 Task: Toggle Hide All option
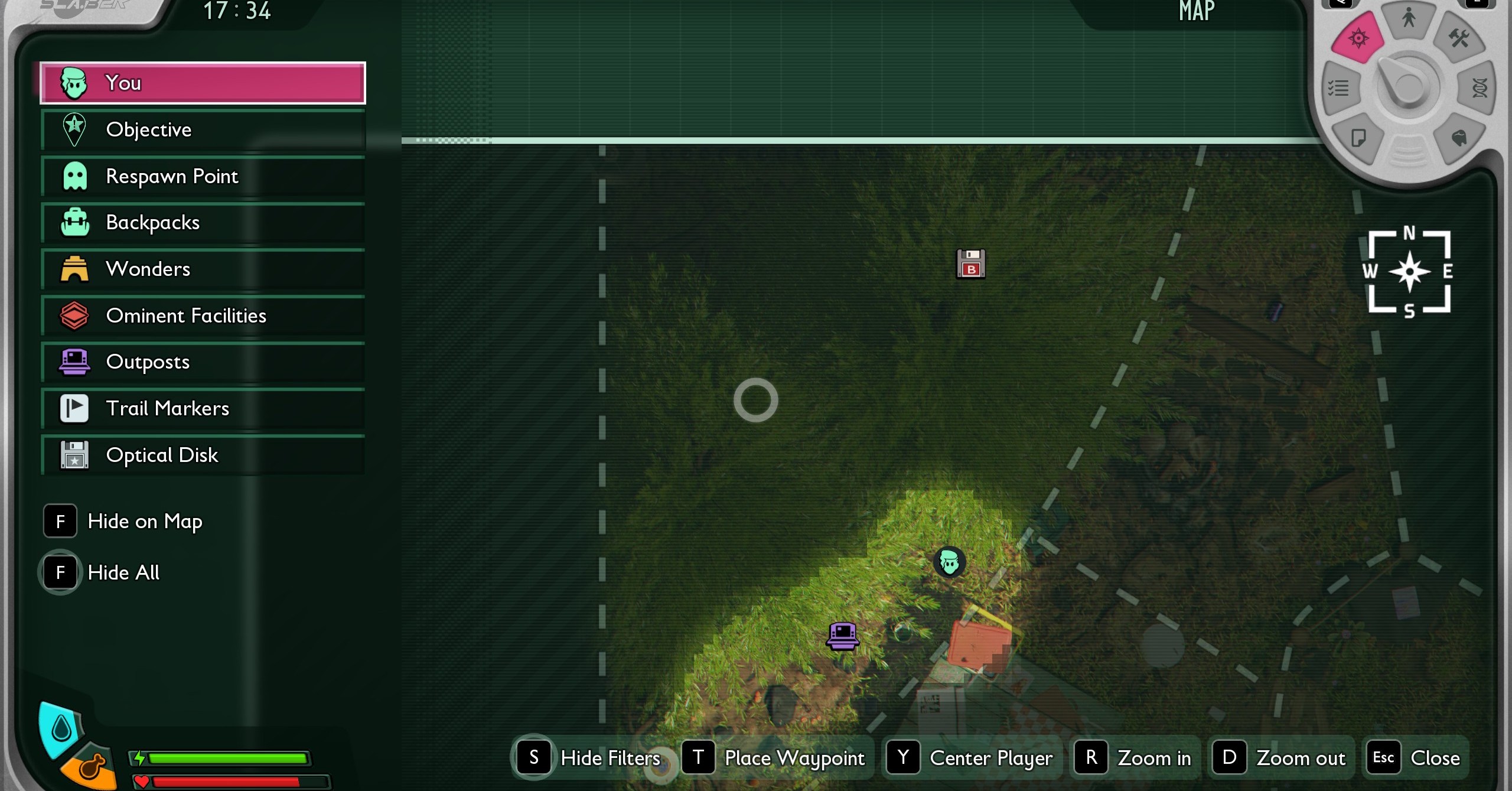(124, 572)
